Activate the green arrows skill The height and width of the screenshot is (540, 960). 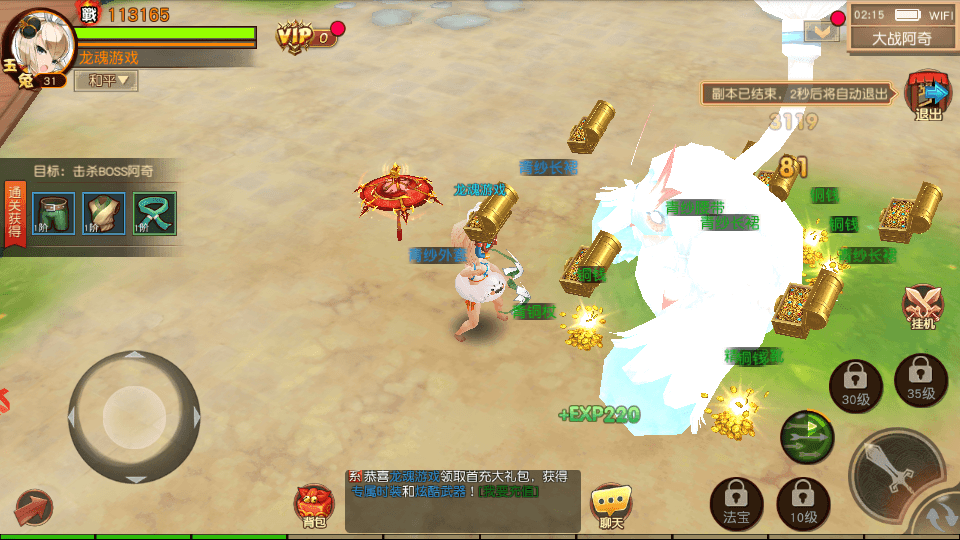tap(807, 437)
